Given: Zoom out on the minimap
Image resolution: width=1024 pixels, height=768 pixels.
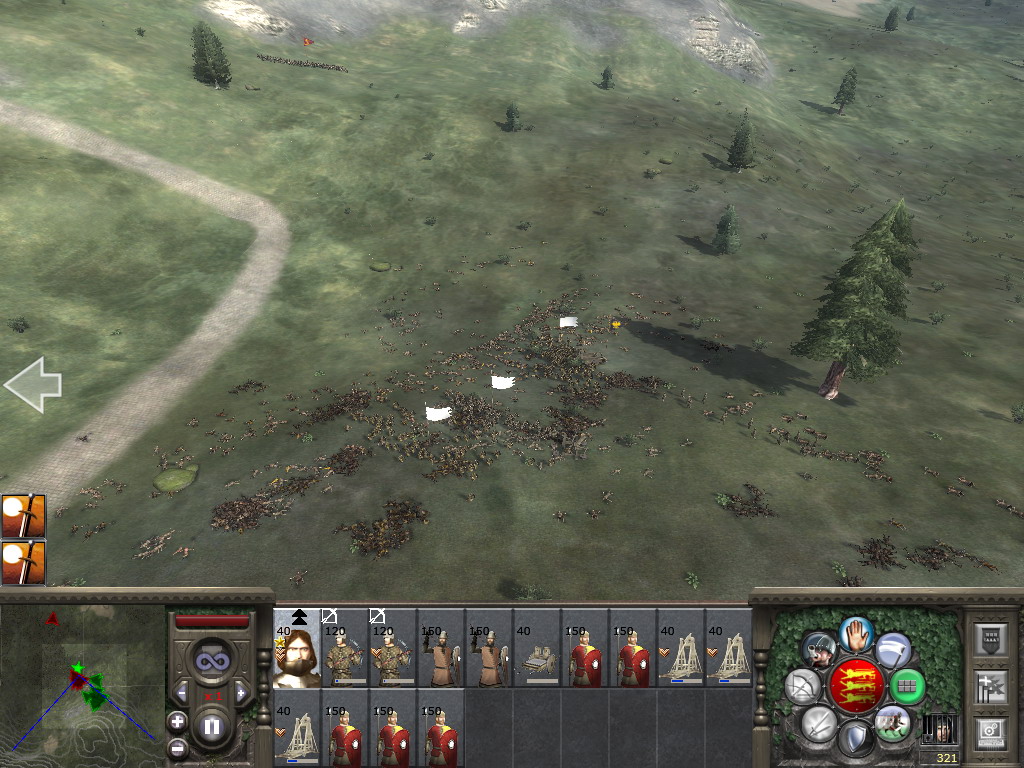Looking at the screenshot, I should [x=177, y=747].
